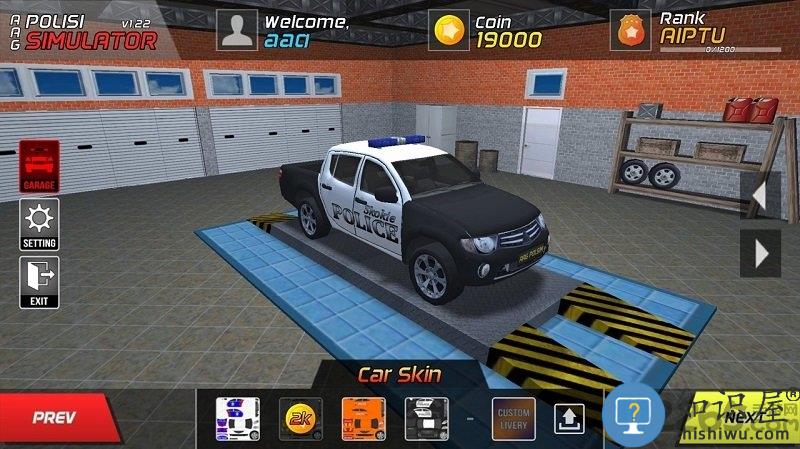
Task: Pick the black and white police skin
Action: click(425, 418)
